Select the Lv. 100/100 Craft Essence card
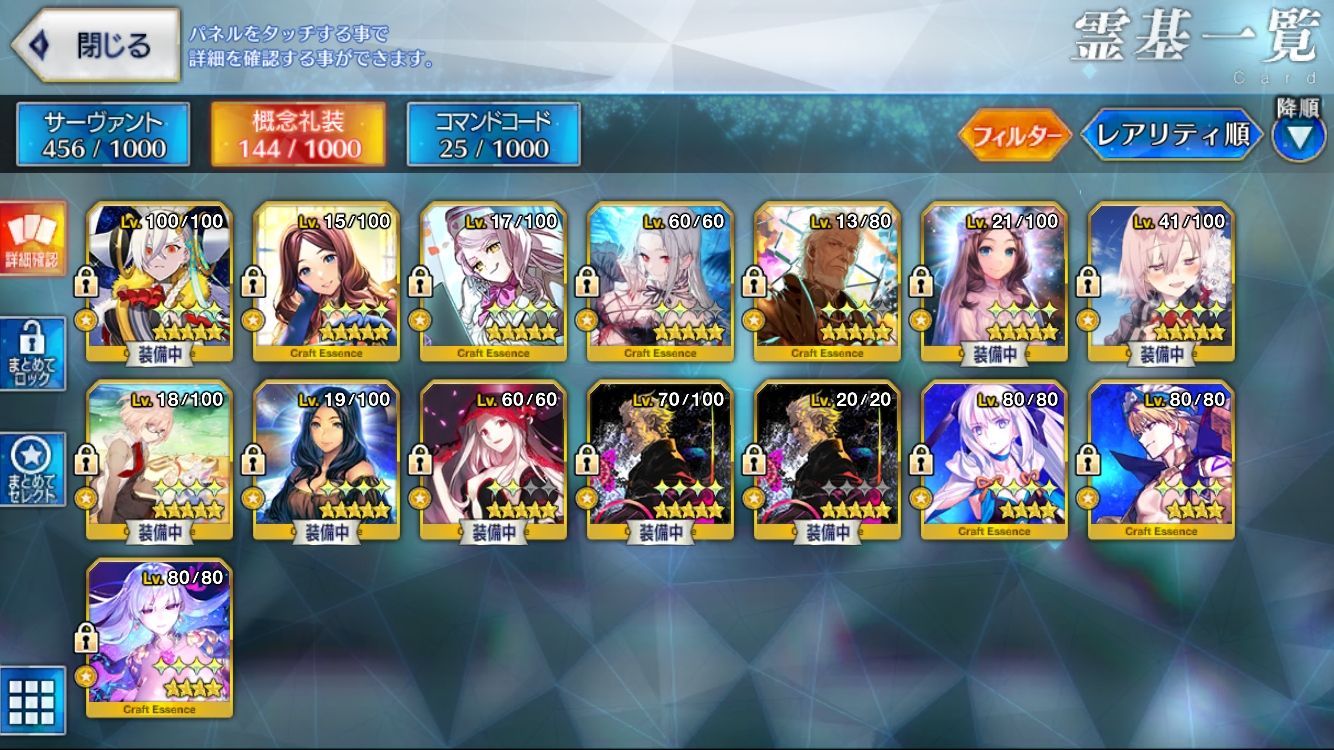The image size is (1334, 750). pyautogui.click(x=160, y=281)
